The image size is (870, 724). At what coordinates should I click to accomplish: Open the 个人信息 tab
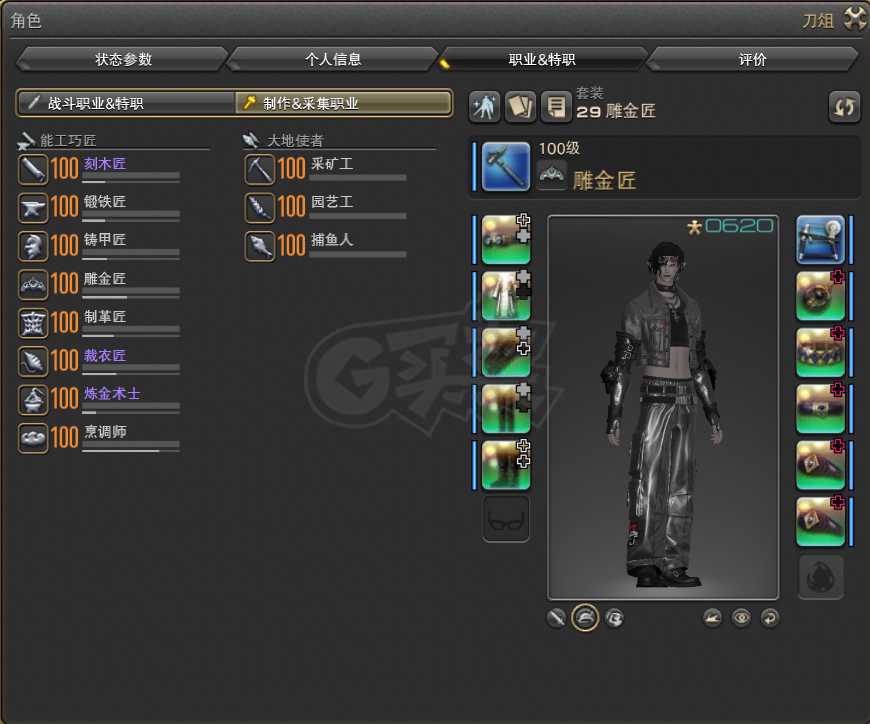coord(333,59)
